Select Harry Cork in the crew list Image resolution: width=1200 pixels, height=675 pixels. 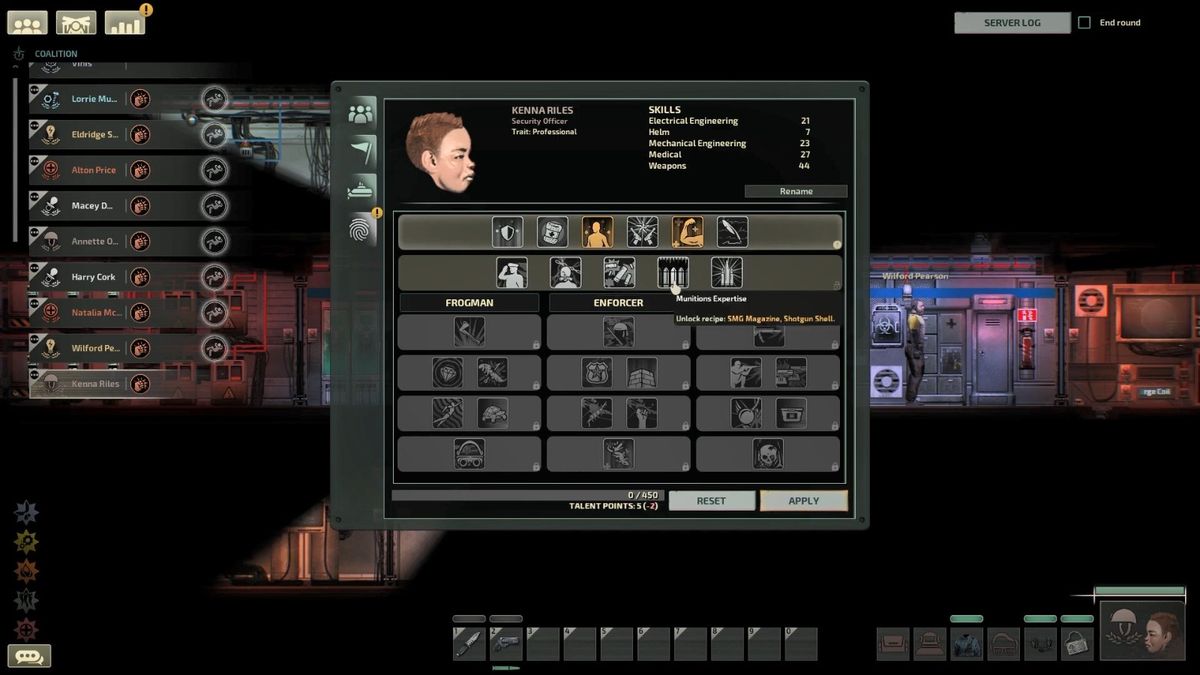(93, 277)
